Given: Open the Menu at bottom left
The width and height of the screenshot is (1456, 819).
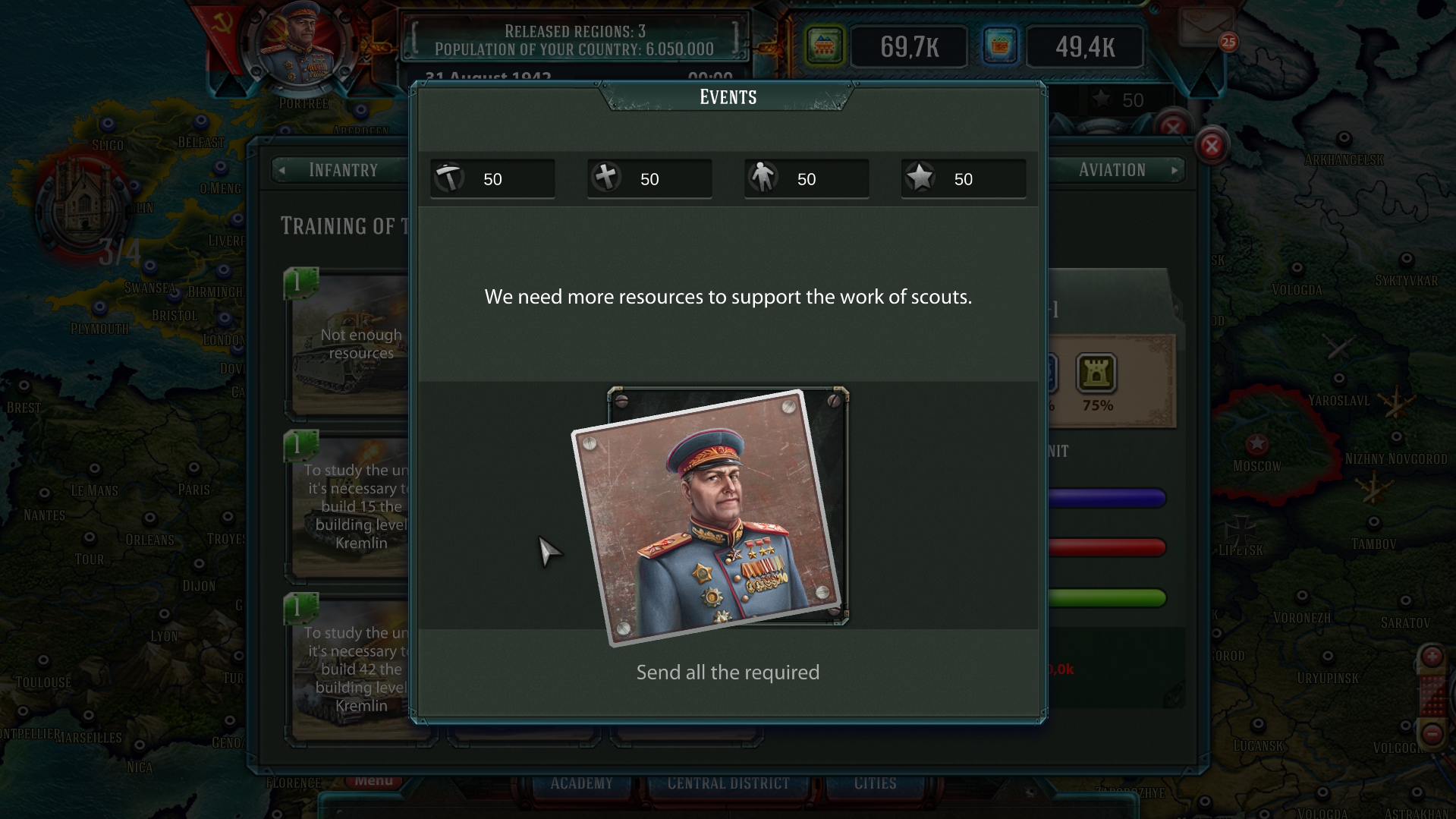Looking at the screenshot, I should coord(375,780).
